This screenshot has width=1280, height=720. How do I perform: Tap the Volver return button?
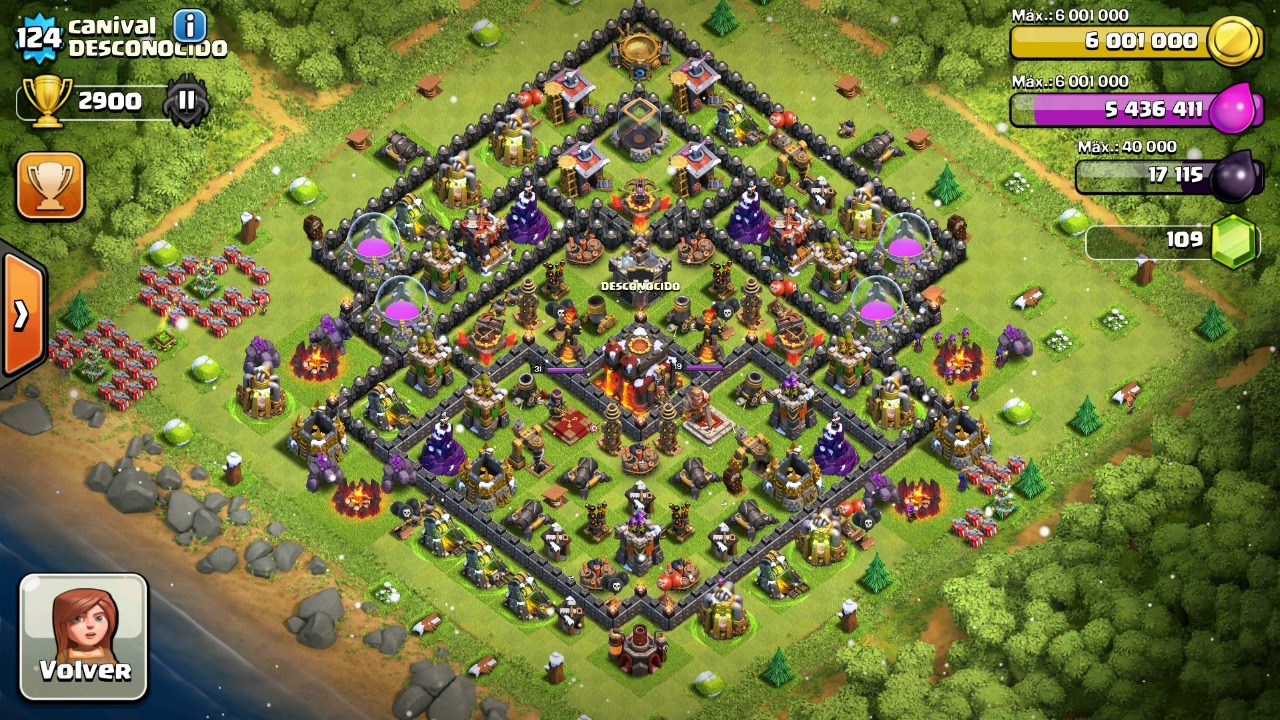tap(84, 636)
